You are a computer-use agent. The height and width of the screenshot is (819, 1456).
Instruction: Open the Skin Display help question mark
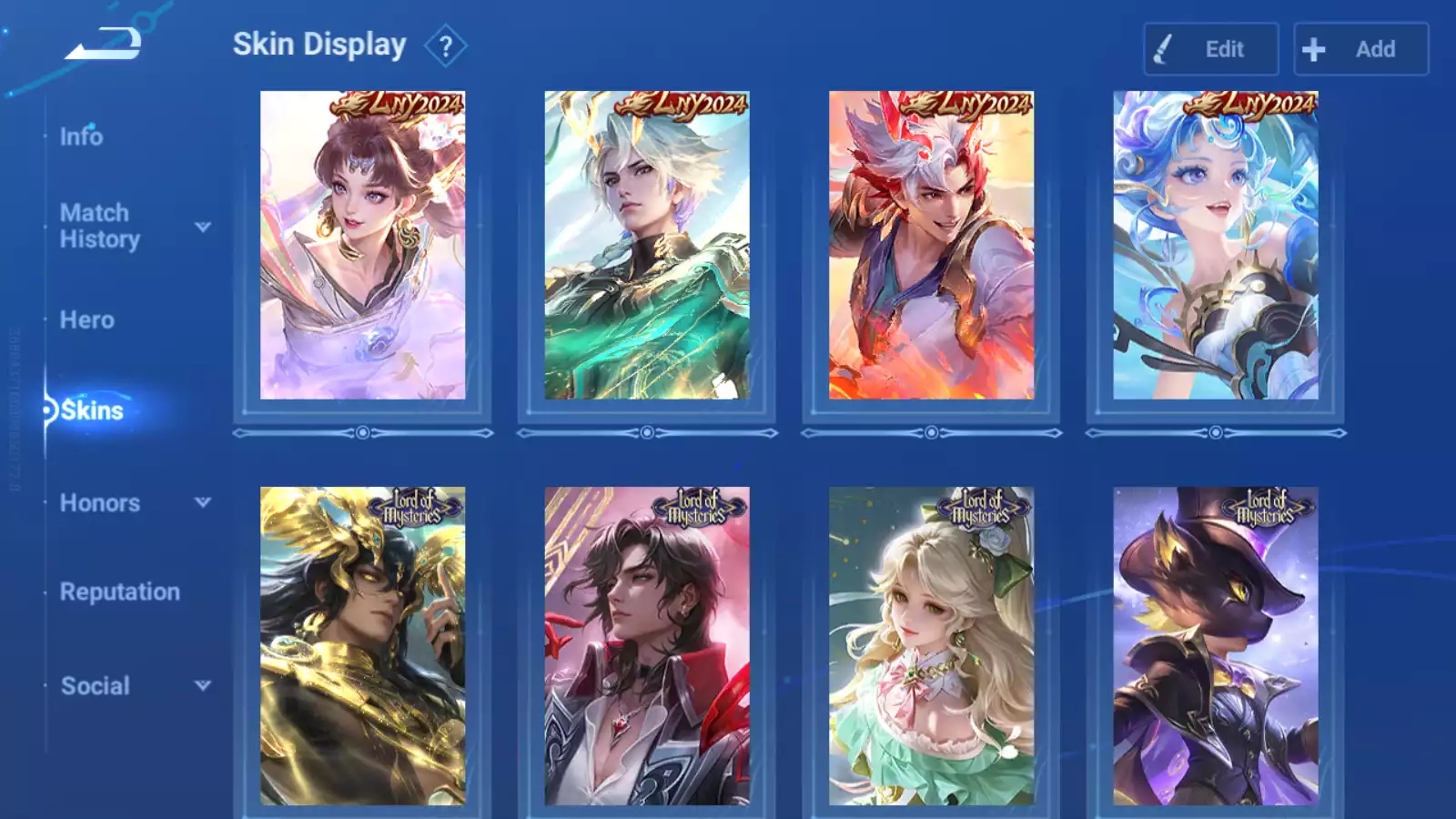coord(445,46)
